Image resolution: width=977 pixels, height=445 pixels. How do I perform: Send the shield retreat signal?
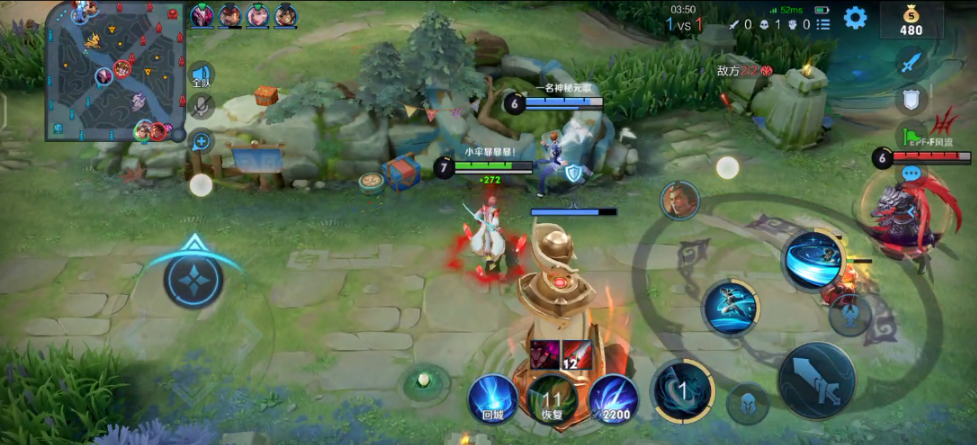(x=910, y=99)
